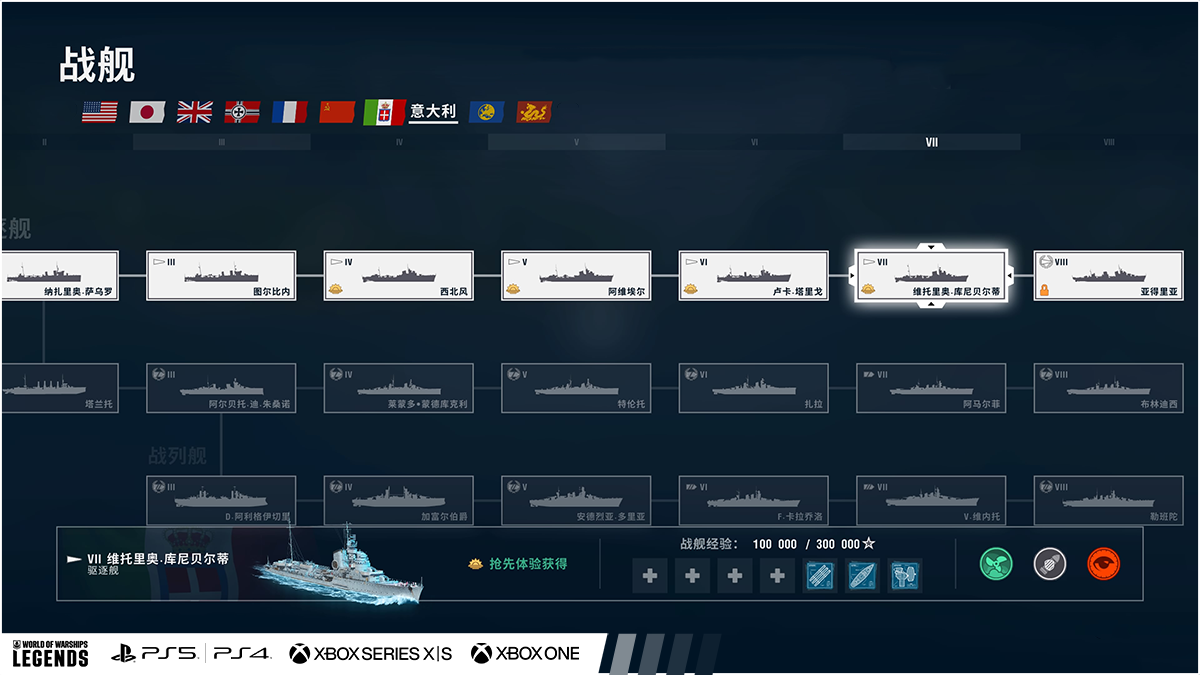Click the green propeller engine boost consumable

click(x=996, y=564)
